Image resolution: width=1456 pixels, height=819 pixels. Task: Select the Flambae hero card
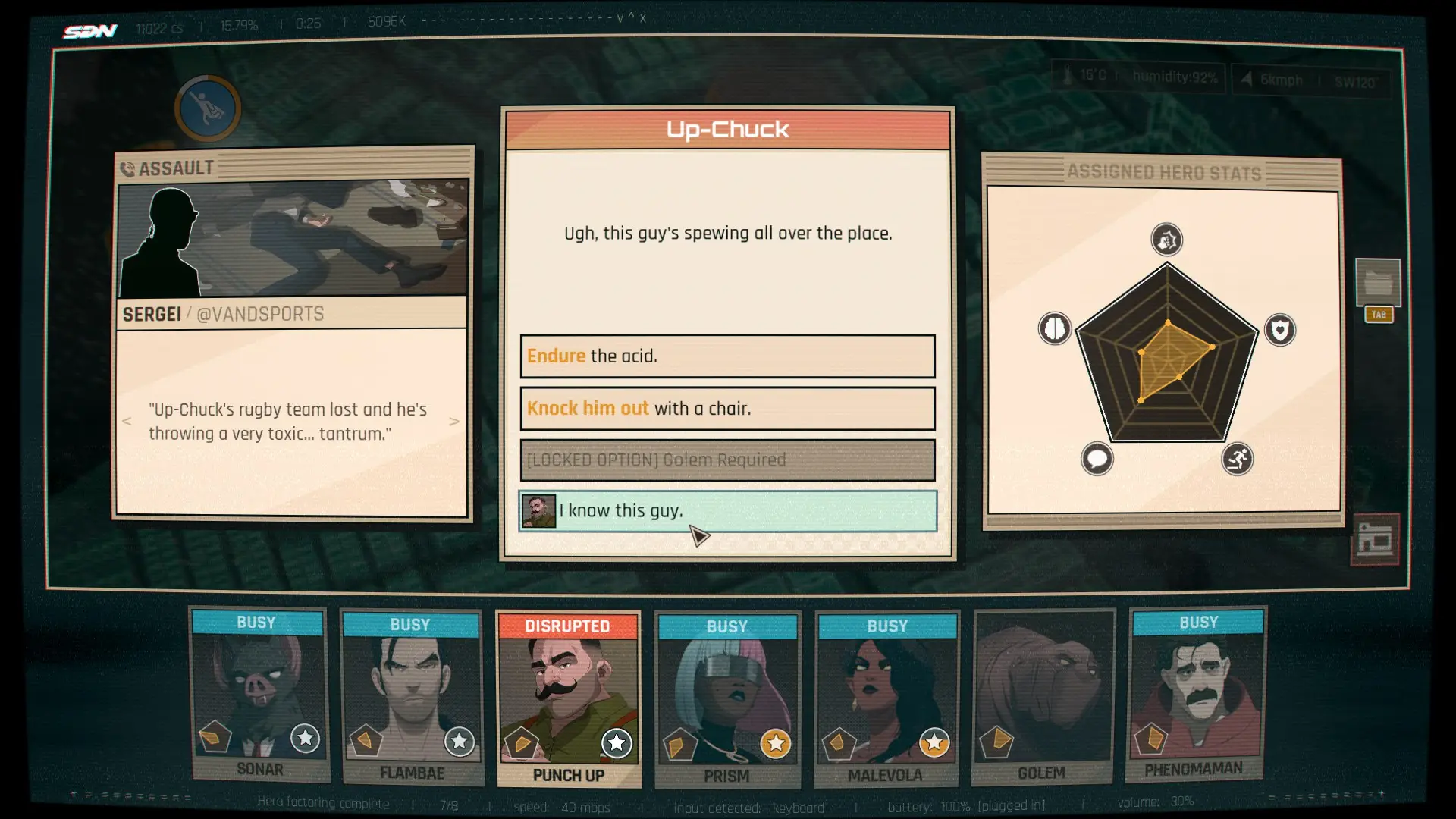pyautogui.click(x=412, y=698)
